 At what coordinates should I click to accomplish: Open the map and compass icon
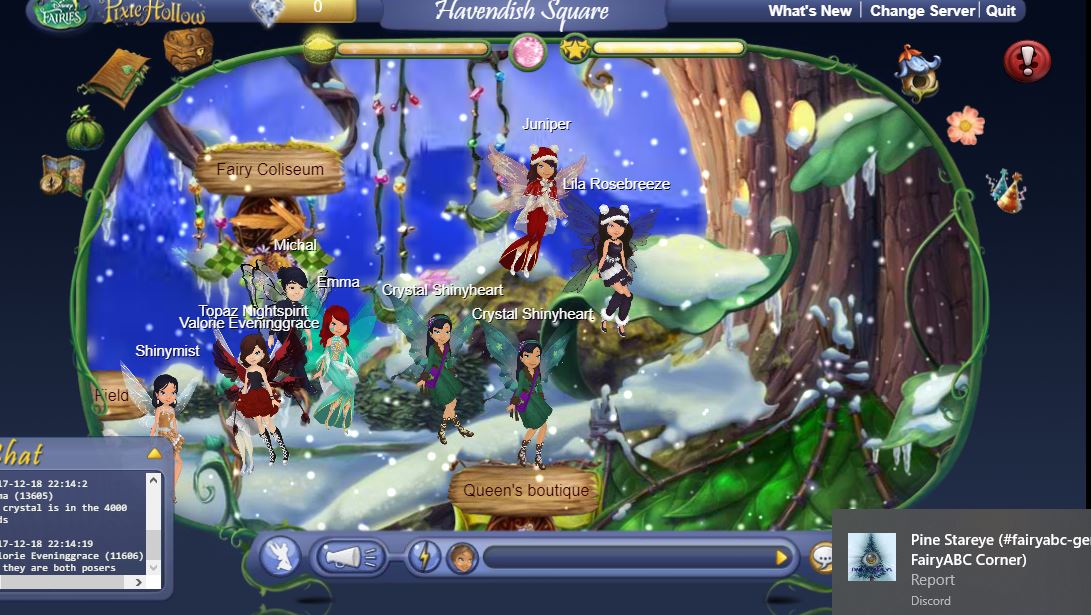pos(62,175)
